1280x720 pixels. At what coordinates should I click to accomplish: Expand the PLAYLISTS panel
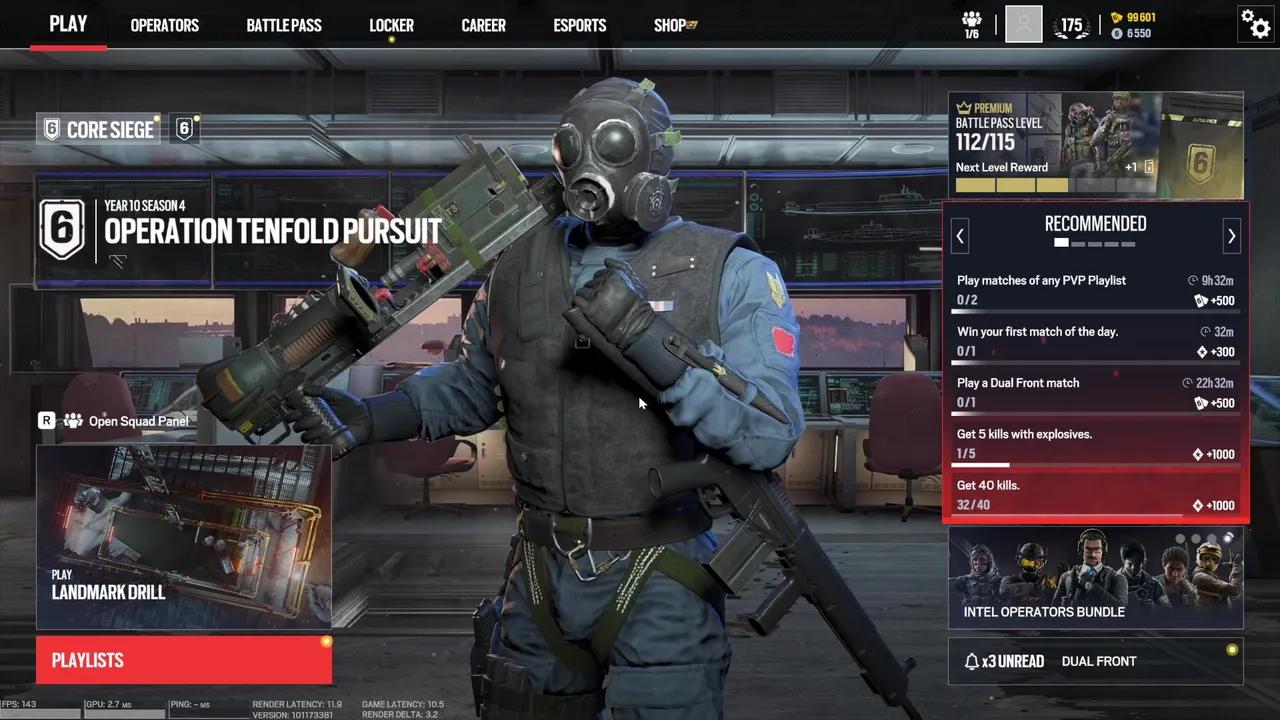pyautogui.click(x=183, y=660)
